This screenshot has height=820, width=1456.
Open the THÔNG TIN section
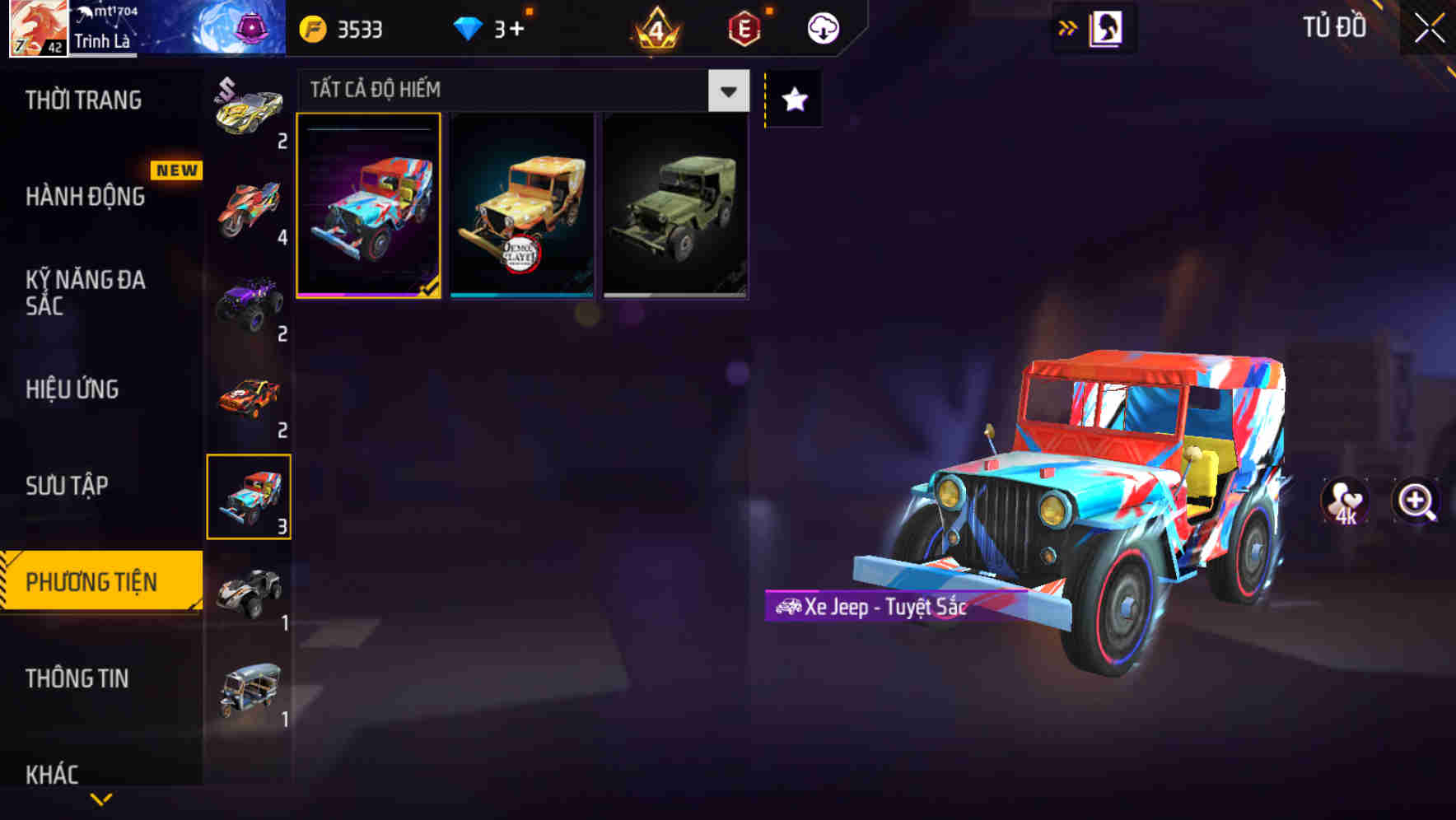tap(77, 679)
